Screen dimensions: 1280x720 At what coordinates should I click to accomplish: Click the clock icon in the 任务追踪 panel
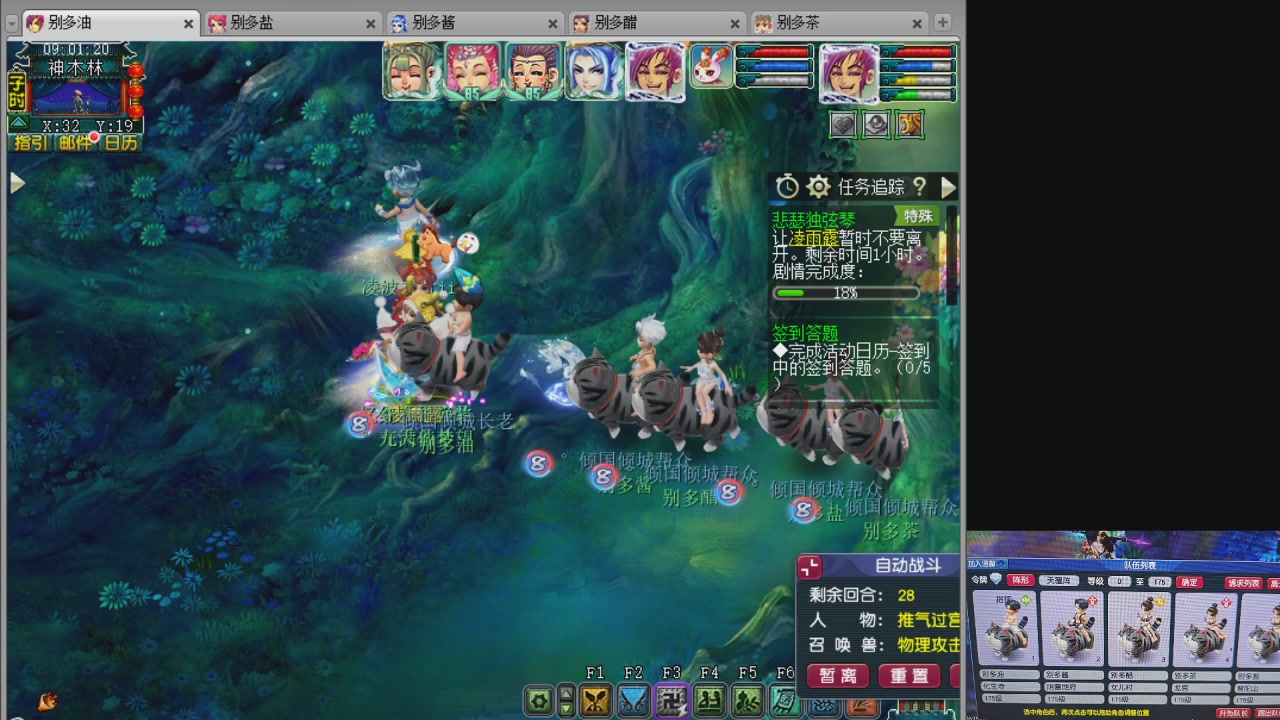pos(787,186)
